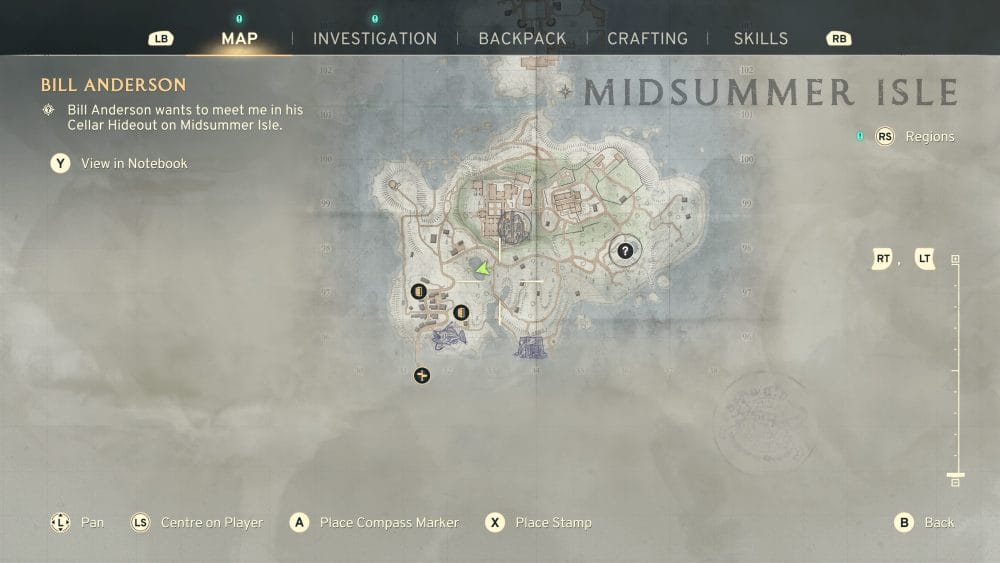This screenshot has width=1000, height=563.
Task: Click the green player arrow on the map
Action: click(x=483, y=269)
